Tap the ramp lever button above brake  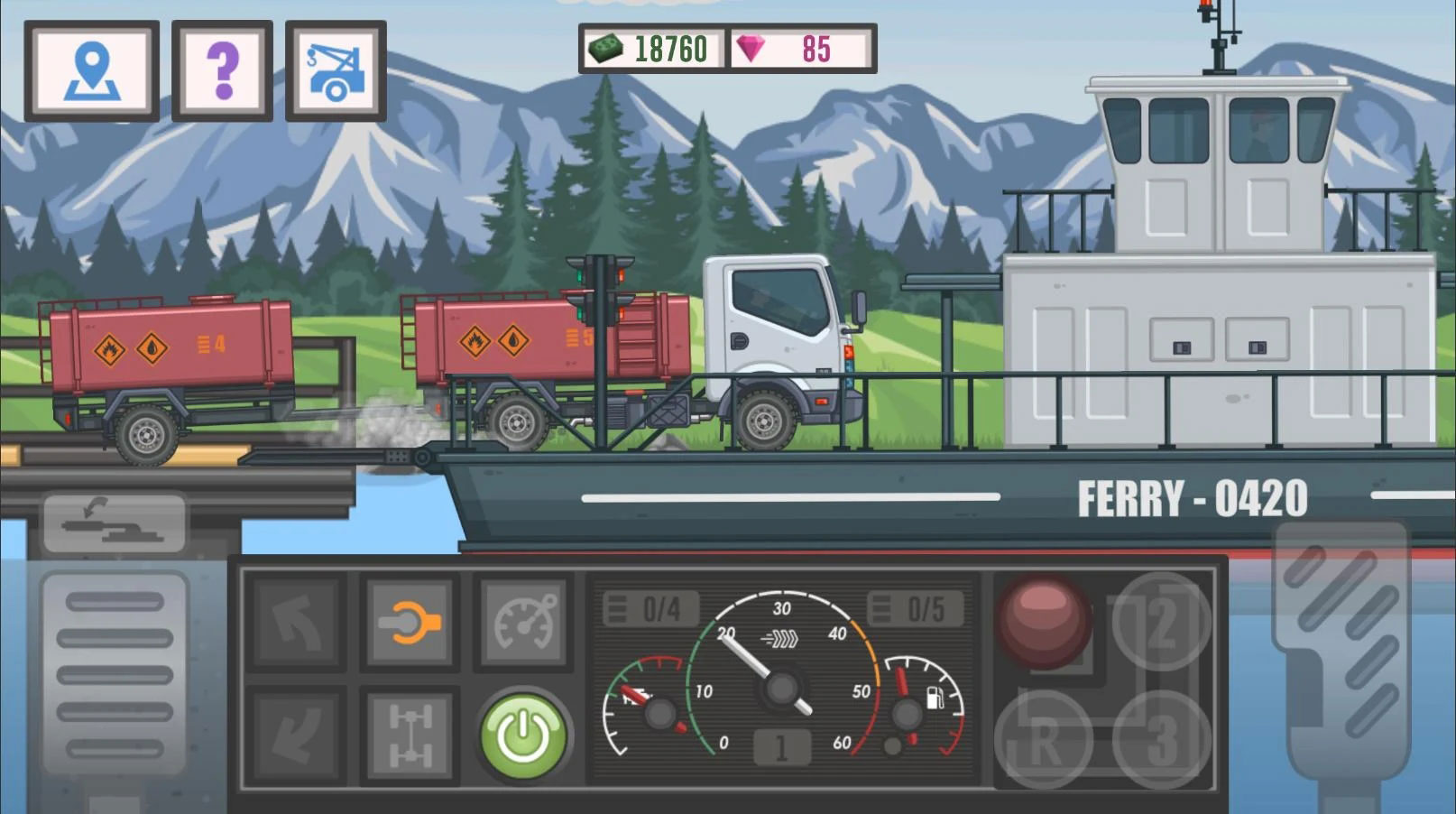[x=115, y=522]
